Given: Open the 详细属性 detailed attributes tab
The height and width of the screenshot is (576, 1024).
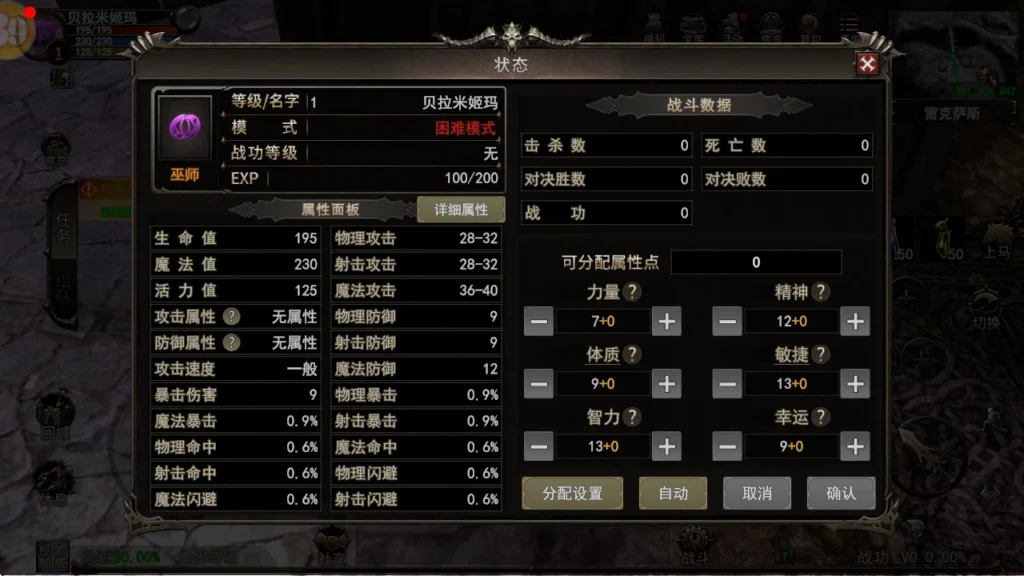Looking at the screenshot, I should (461, 210).
